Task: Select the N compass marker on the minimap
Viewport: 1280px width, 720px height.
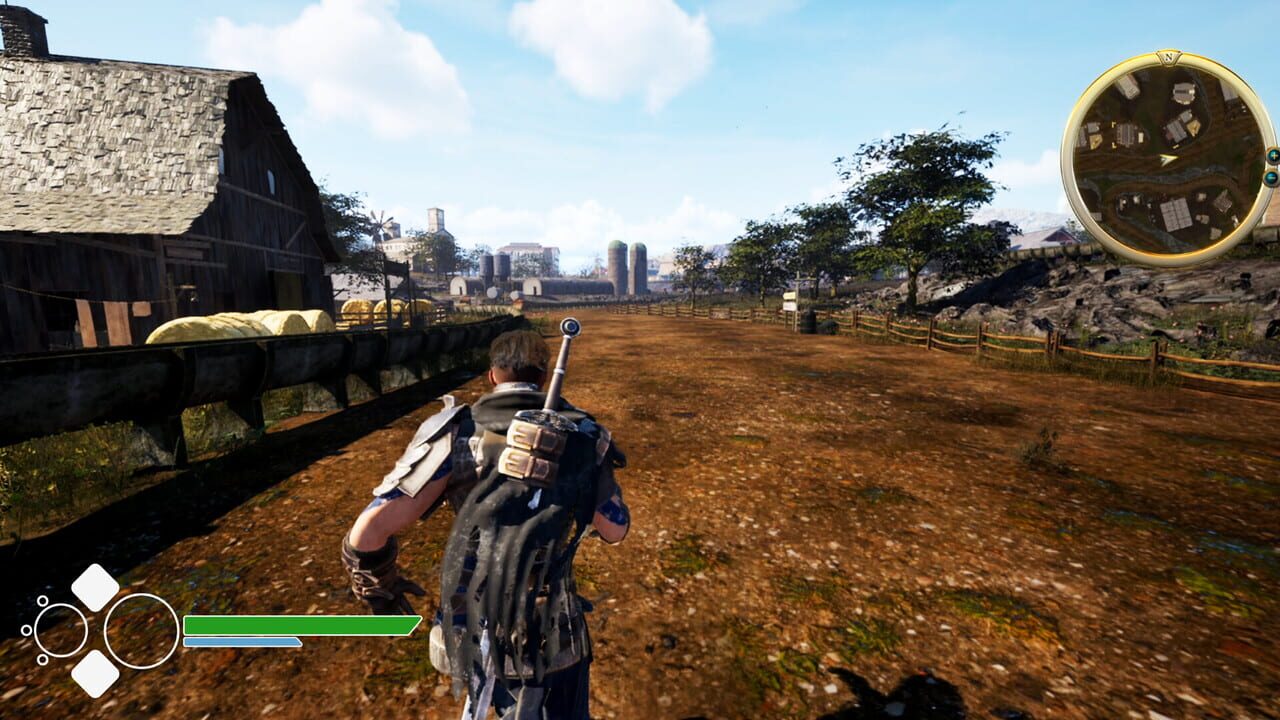Action: pyautogui.click(x=1168, y=58)
